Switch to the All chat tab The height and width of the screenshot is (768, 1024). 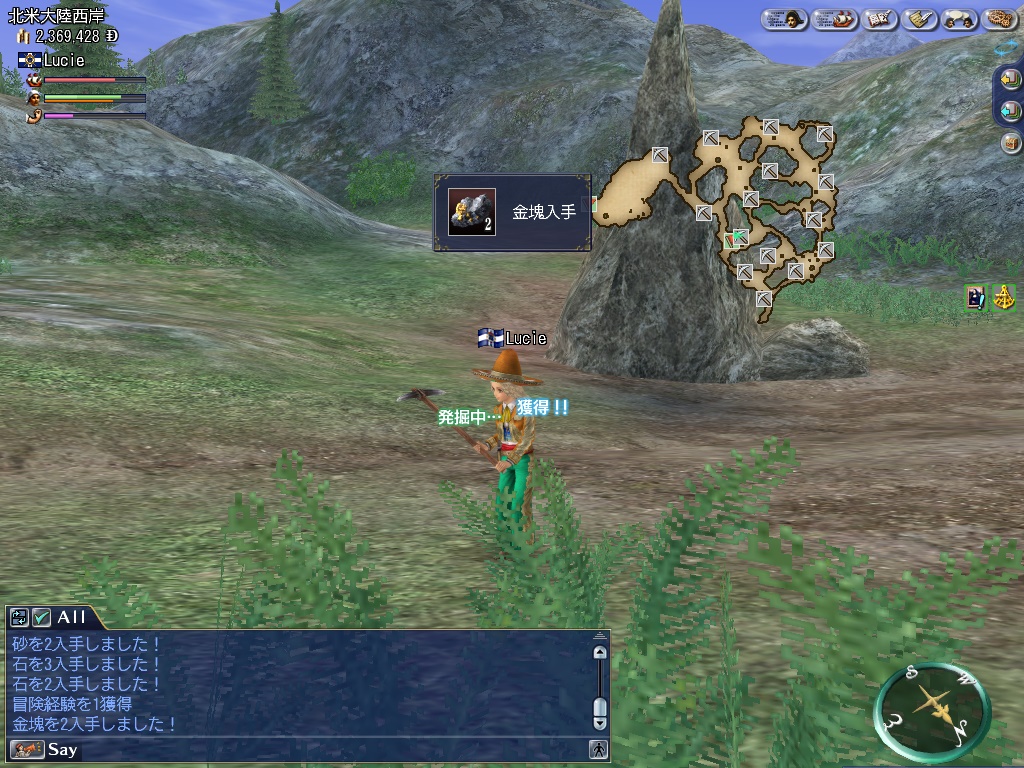point(72,617)
